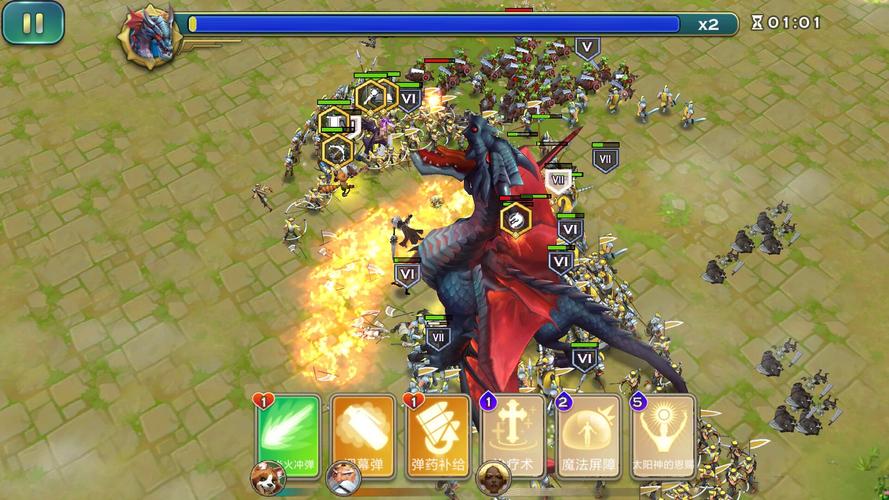Use the 烟幕弹 smoke bomb card
This screenshot has width=889, height=500.
362,432
